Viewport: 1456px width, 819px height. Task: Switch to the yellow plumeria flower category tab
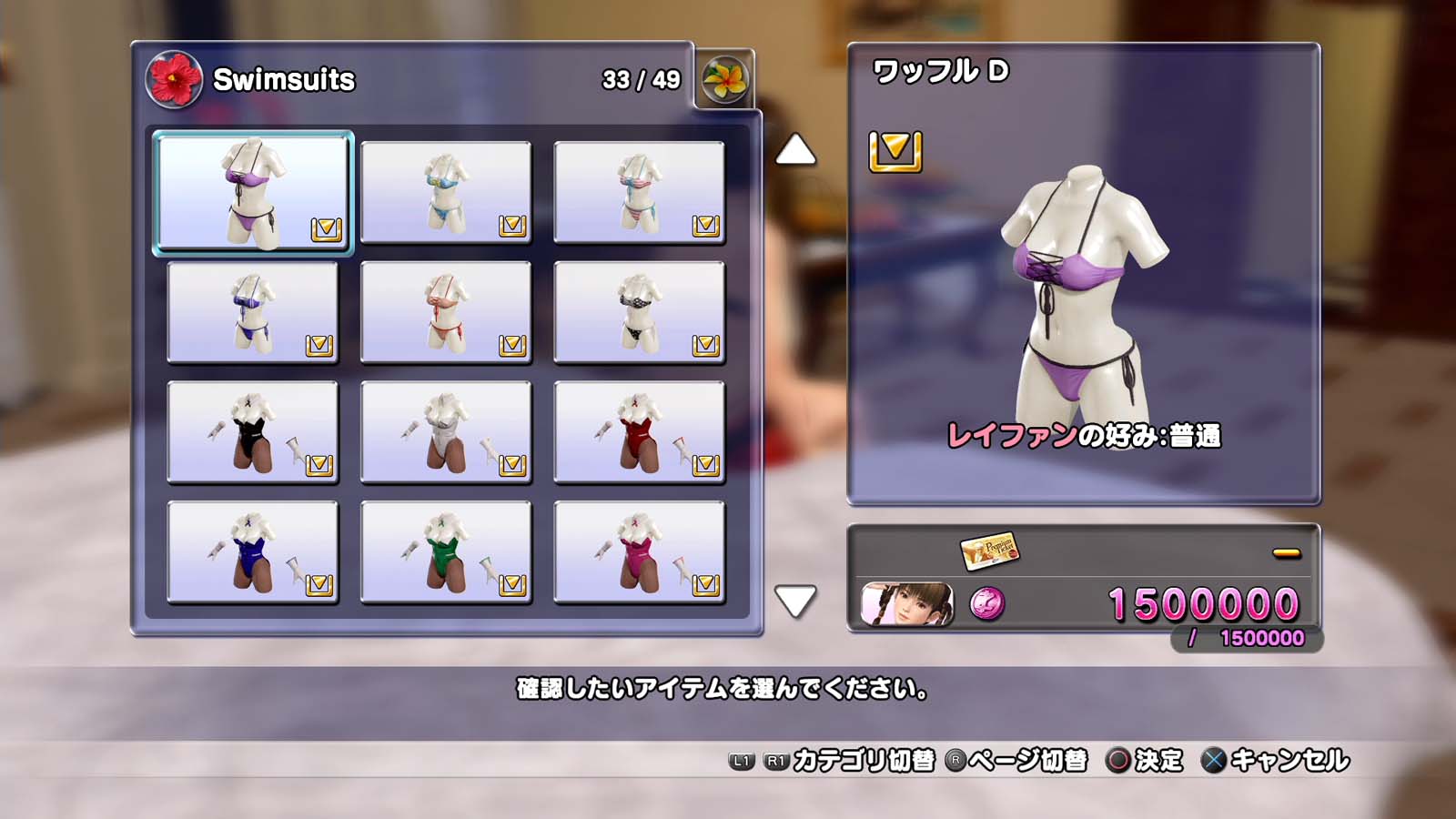click(x=725, y=79)
